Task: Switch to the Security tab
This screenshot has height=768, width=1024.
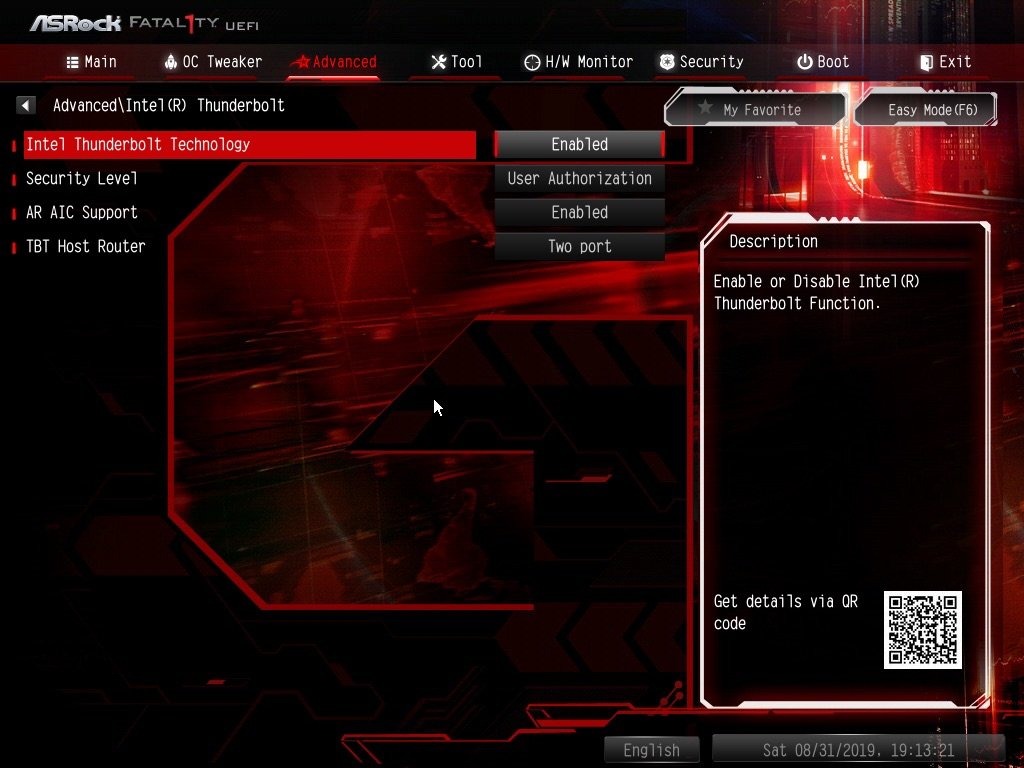Action: pyautogui.click(x=701, y=62)
